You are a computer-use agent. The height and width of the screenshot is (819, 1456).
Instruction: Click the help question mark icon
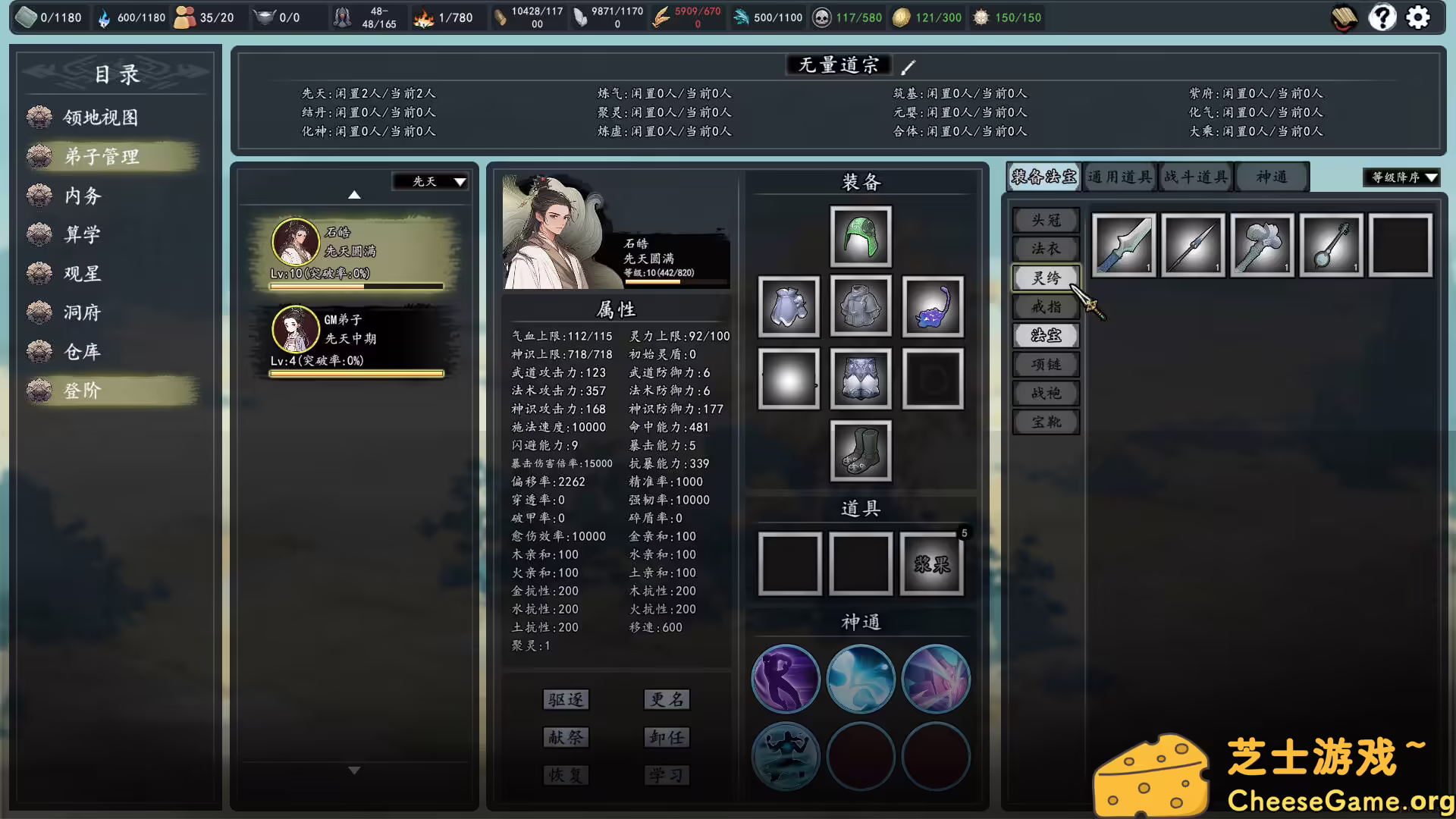click(x=1382, y=17)
